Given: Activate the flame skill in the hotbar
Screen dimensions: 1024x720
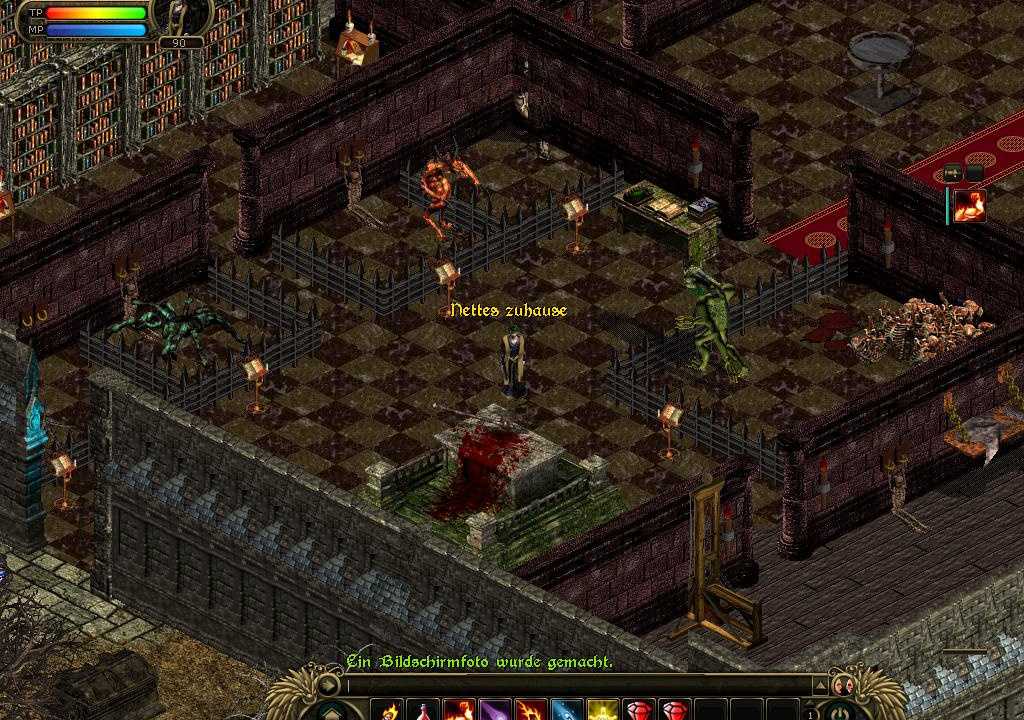Looking at the screenshot, I should point(389,711).
